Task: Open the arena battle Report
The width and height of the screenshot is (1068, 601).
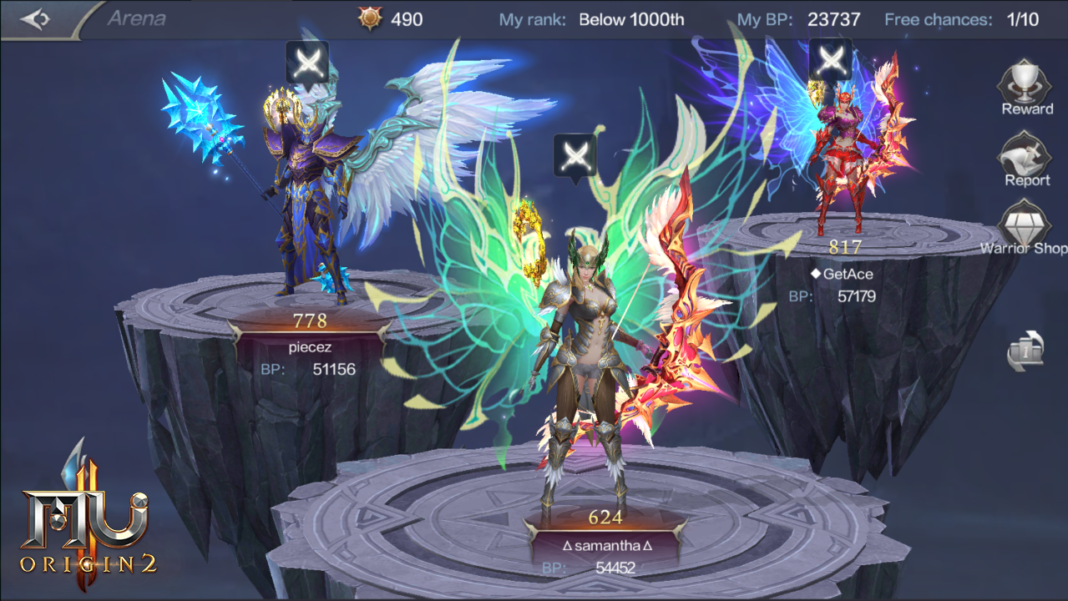Action: 1027,160
